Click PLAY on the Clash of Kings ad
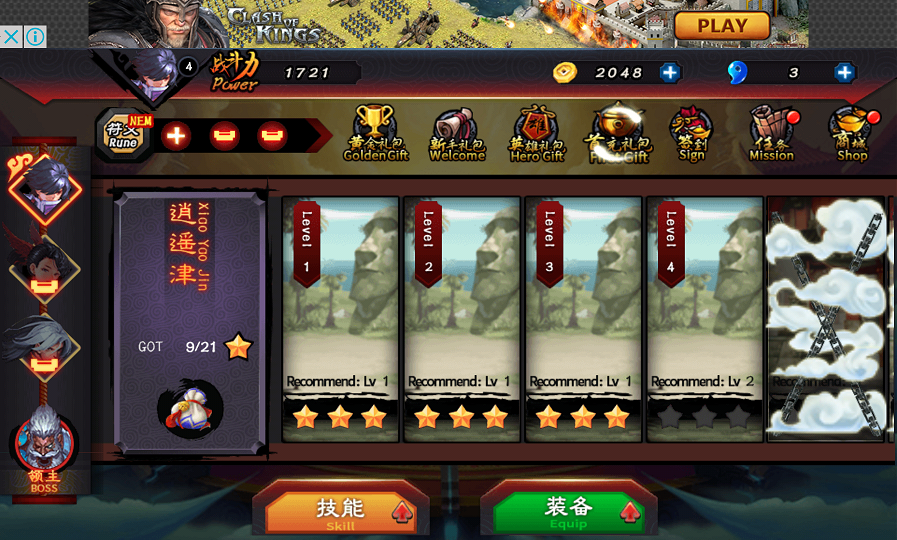This screenshot has width=897, height=540. coord(722,26)
